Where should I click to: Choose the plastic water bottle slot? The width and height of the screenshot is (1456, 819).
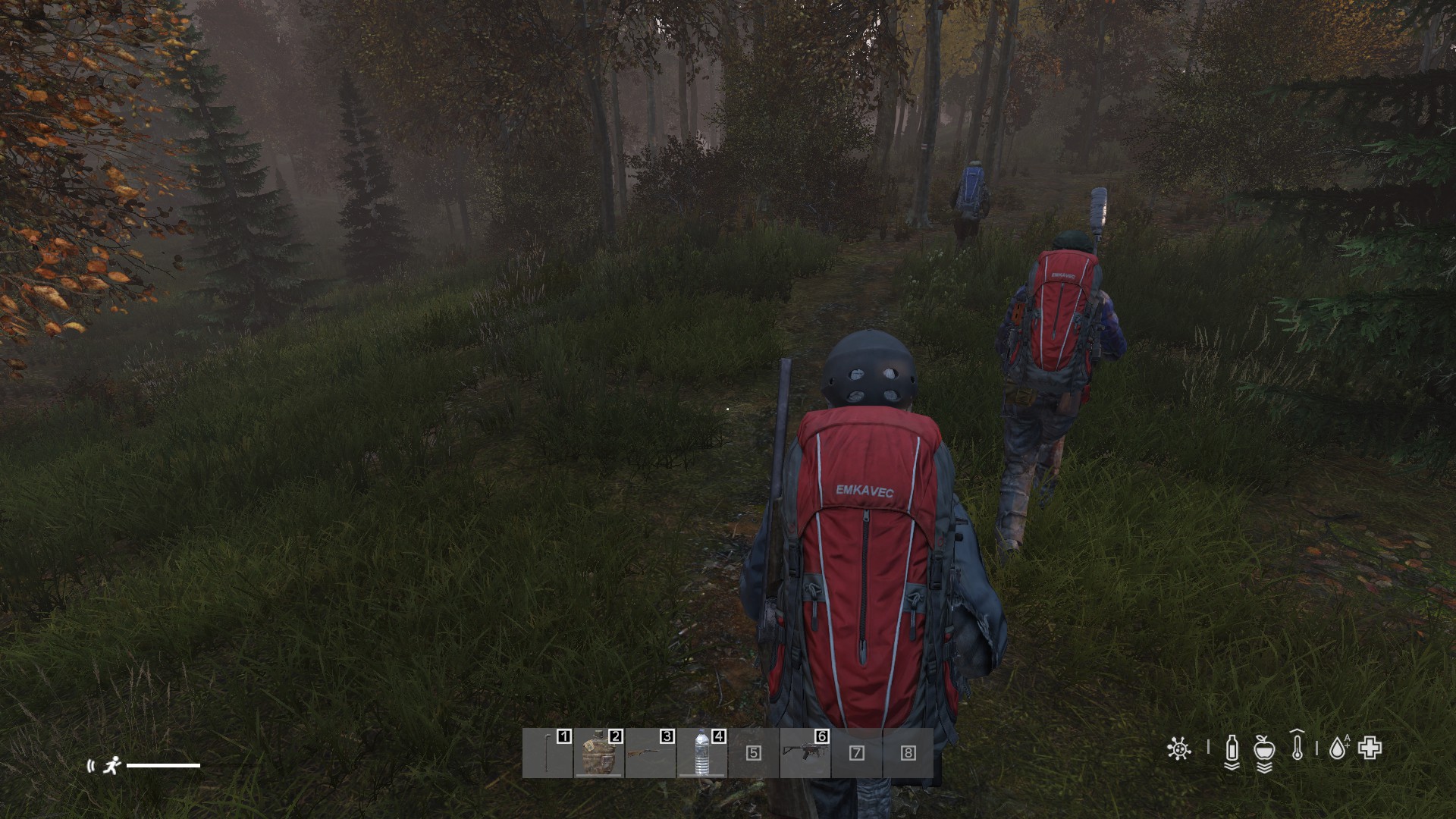point(701,752)
